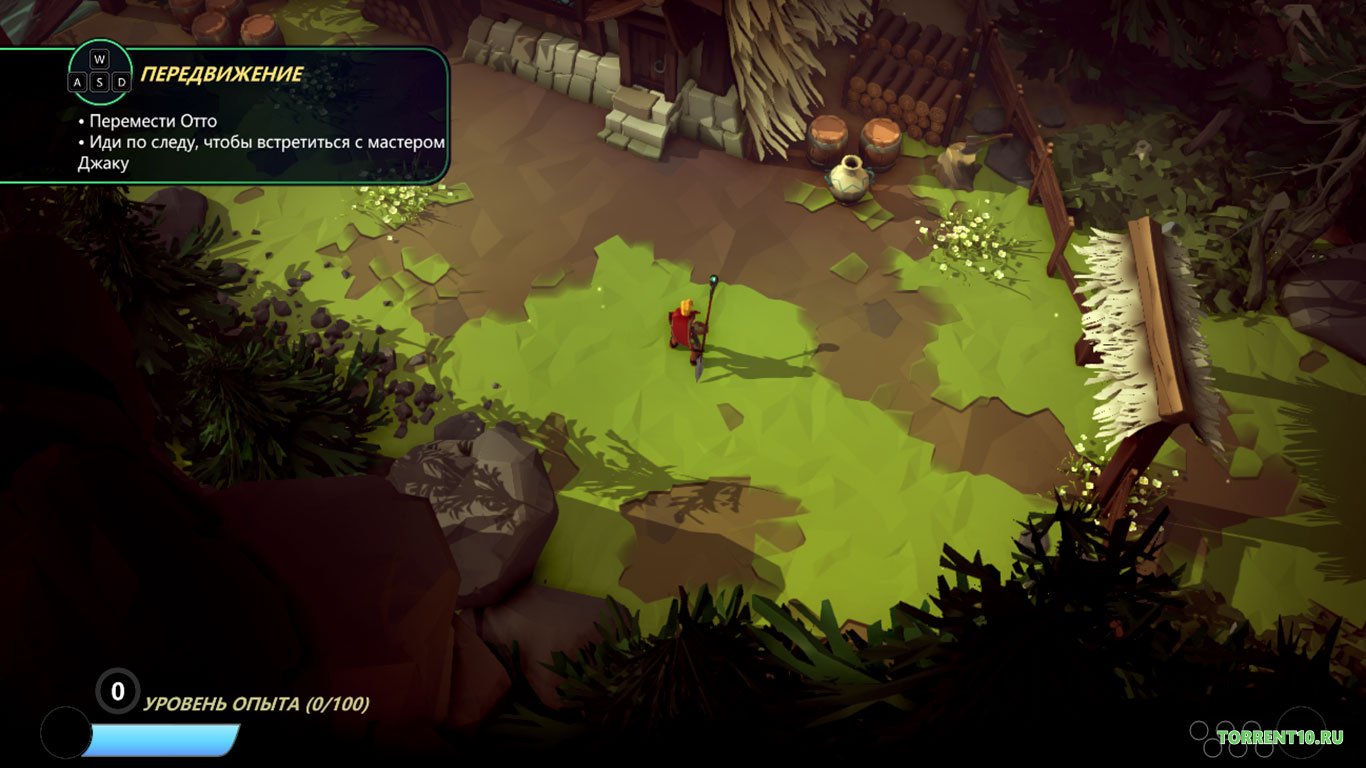The width and height of the screenshot is (1366, 768).
Task: Activate the large empty circular ability slot
Action: pos(1301,731)
